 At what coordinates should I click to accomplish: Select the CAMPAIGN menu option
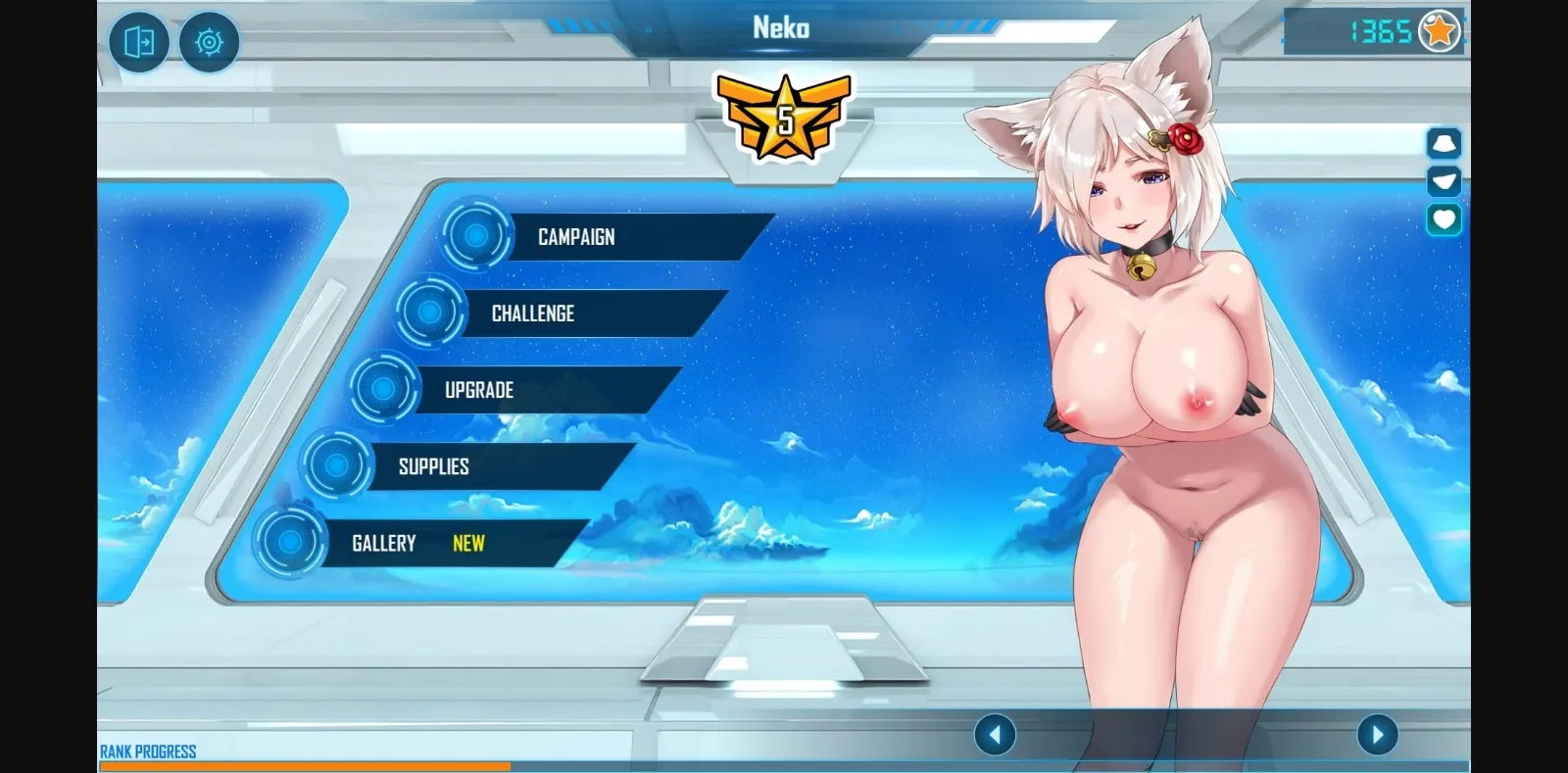pyautogui.click(x=575, y=236)
